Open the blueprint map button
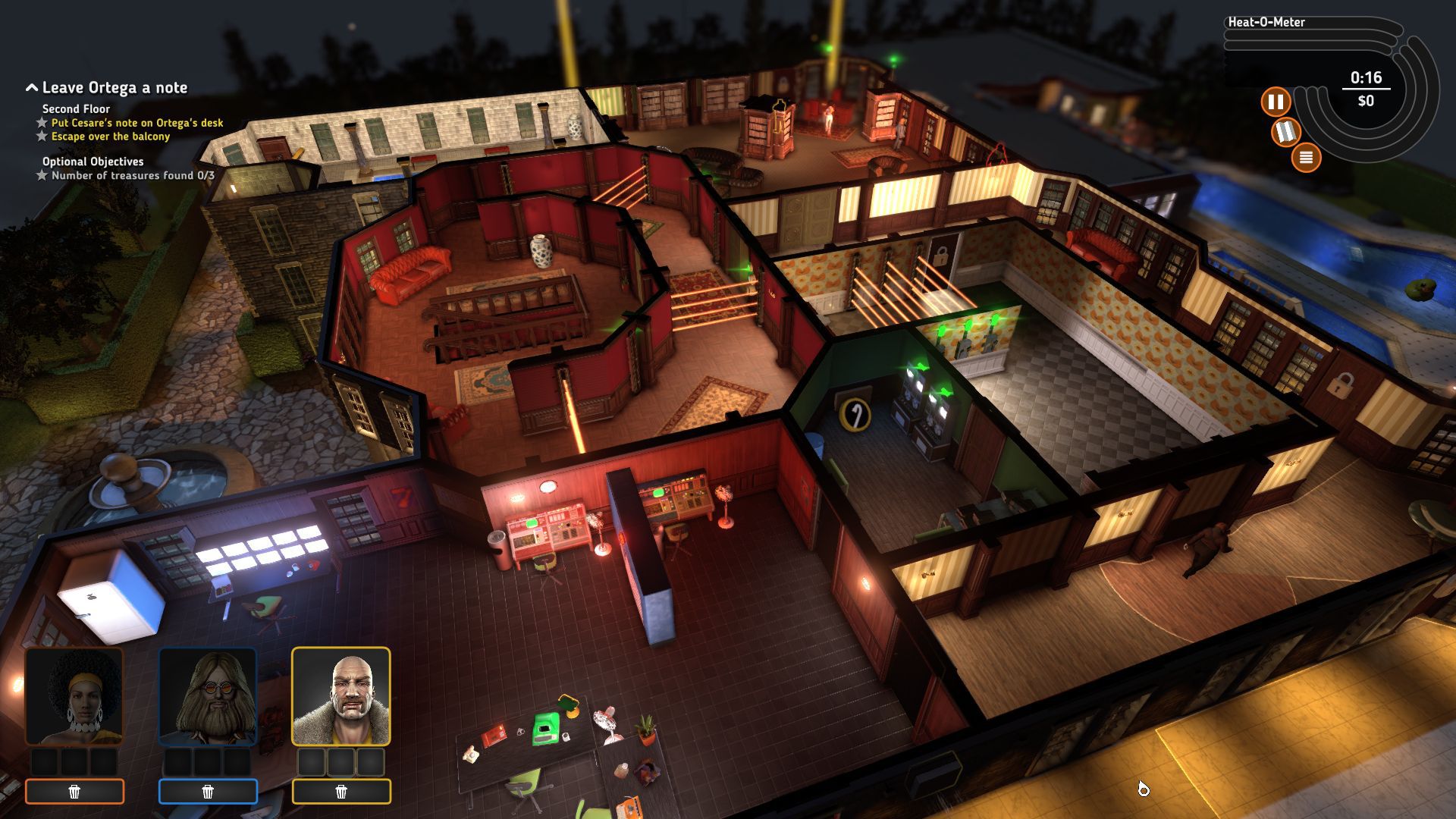The height and width of the screenshot is (819, 1456). coord(1285,132)
